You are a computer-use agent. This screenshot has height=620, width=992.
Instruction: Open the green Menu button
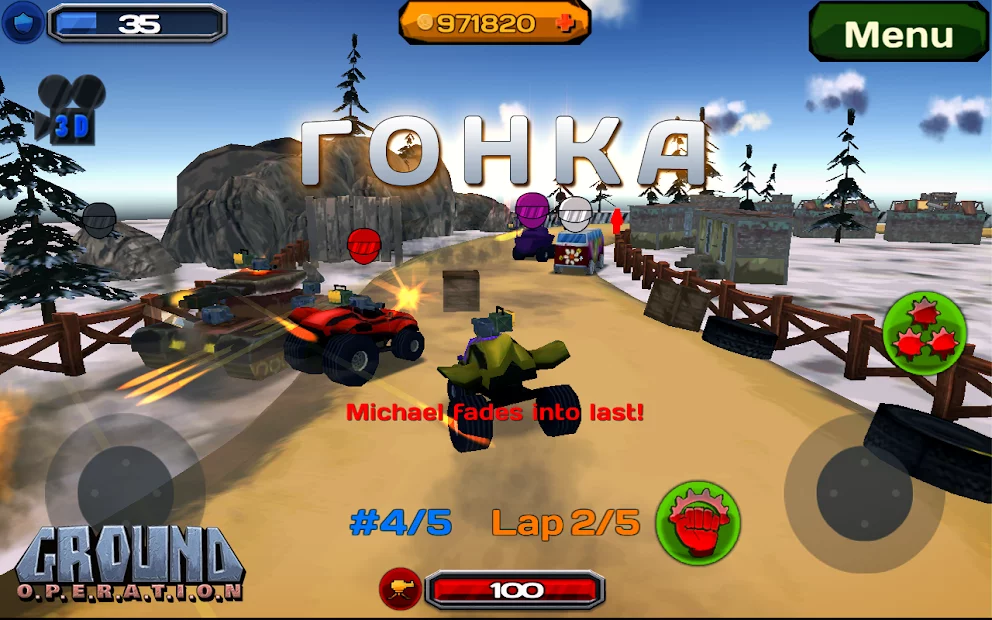[x=897, y=33]
